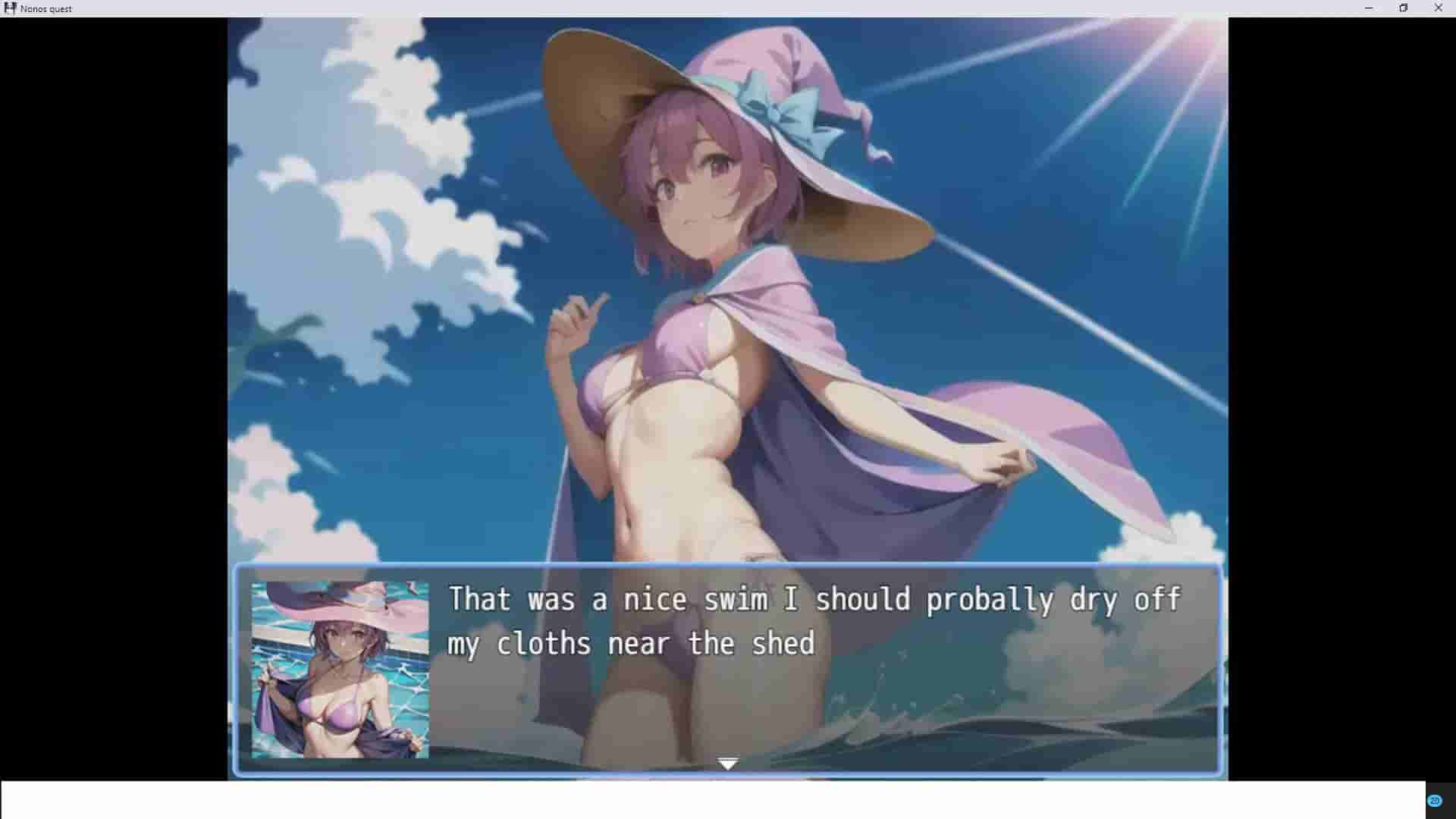
Task: Click the continue arrow below the dialogue text
Action: point(727,762)
